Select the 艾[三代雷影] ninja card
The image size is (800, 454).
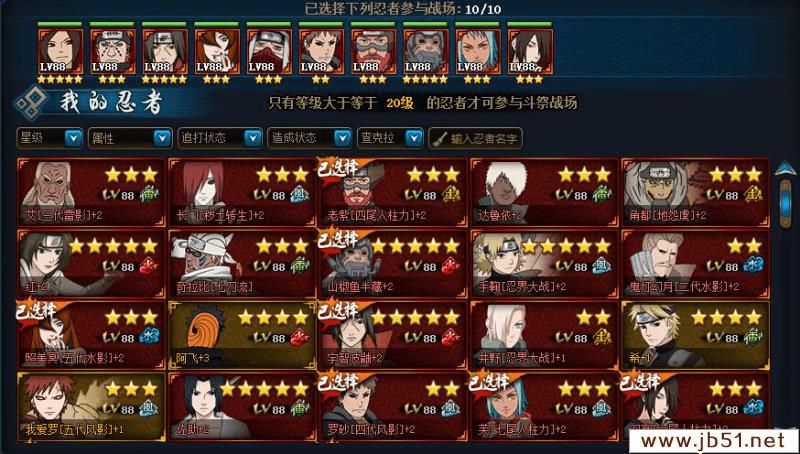(x=89, y=190)
